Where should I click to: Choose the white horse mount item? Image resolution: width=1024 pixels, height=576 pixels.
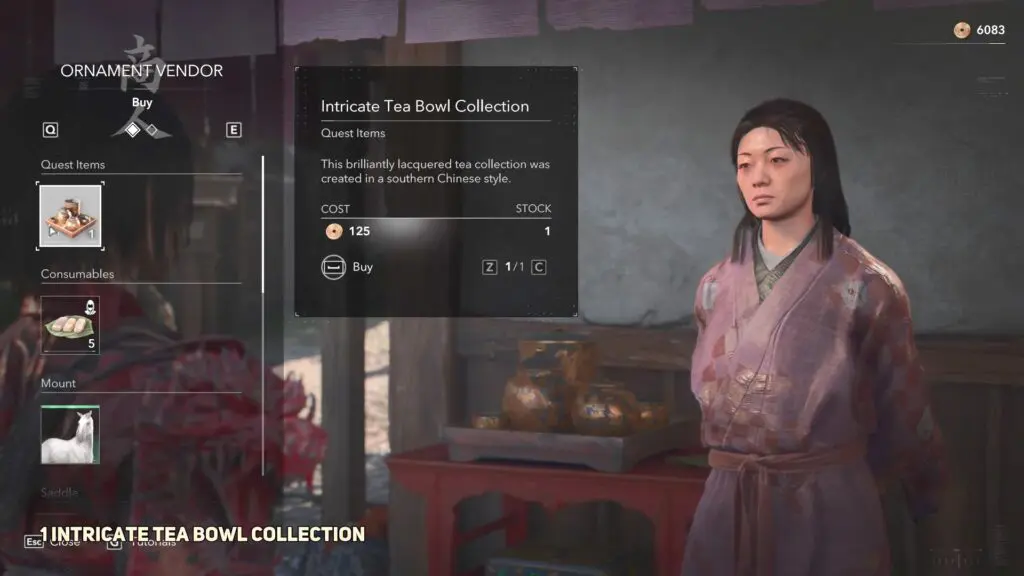click(70, 435)
